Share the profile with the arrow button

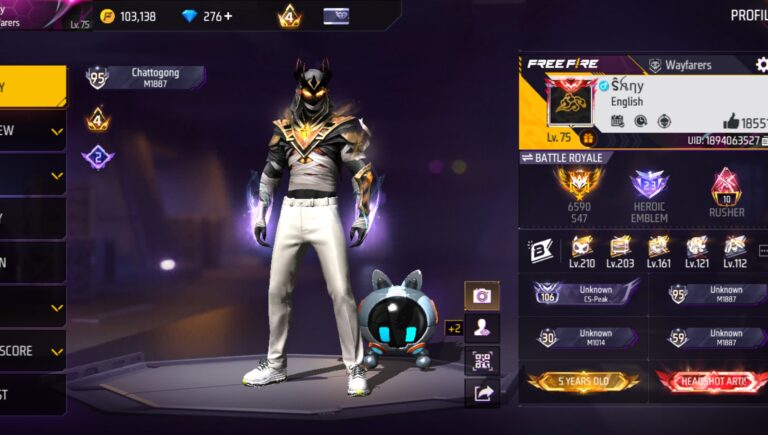coord(482,393)
